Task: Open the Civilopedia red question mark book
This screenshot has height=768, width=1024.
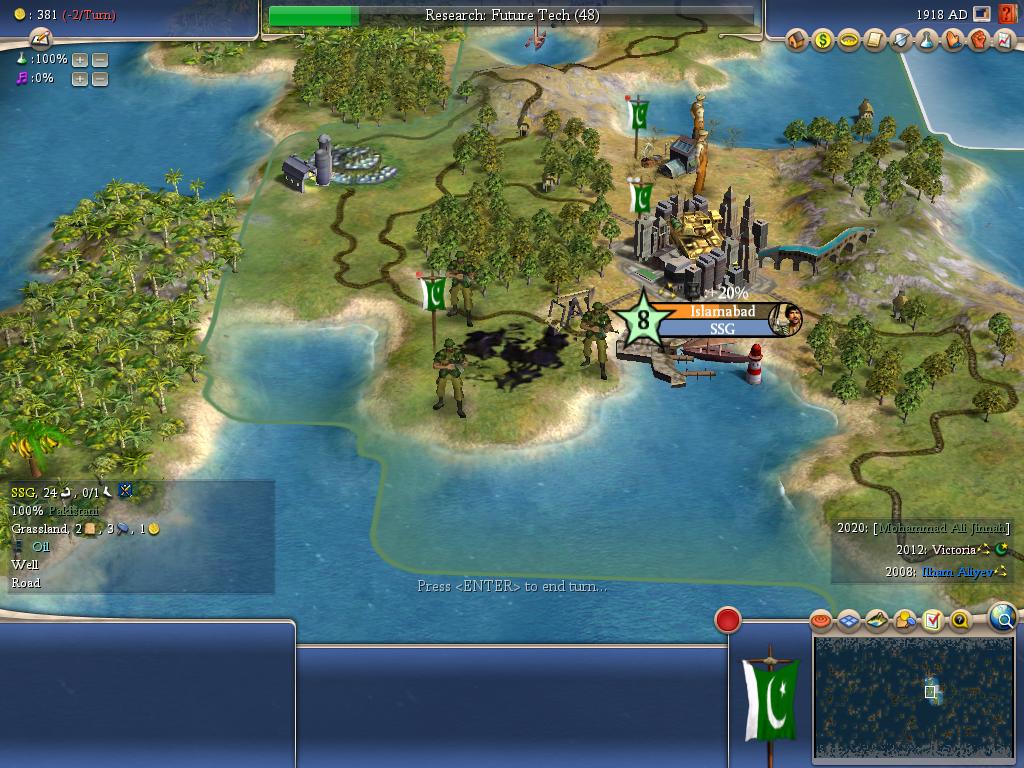Action: (1007, 14)
